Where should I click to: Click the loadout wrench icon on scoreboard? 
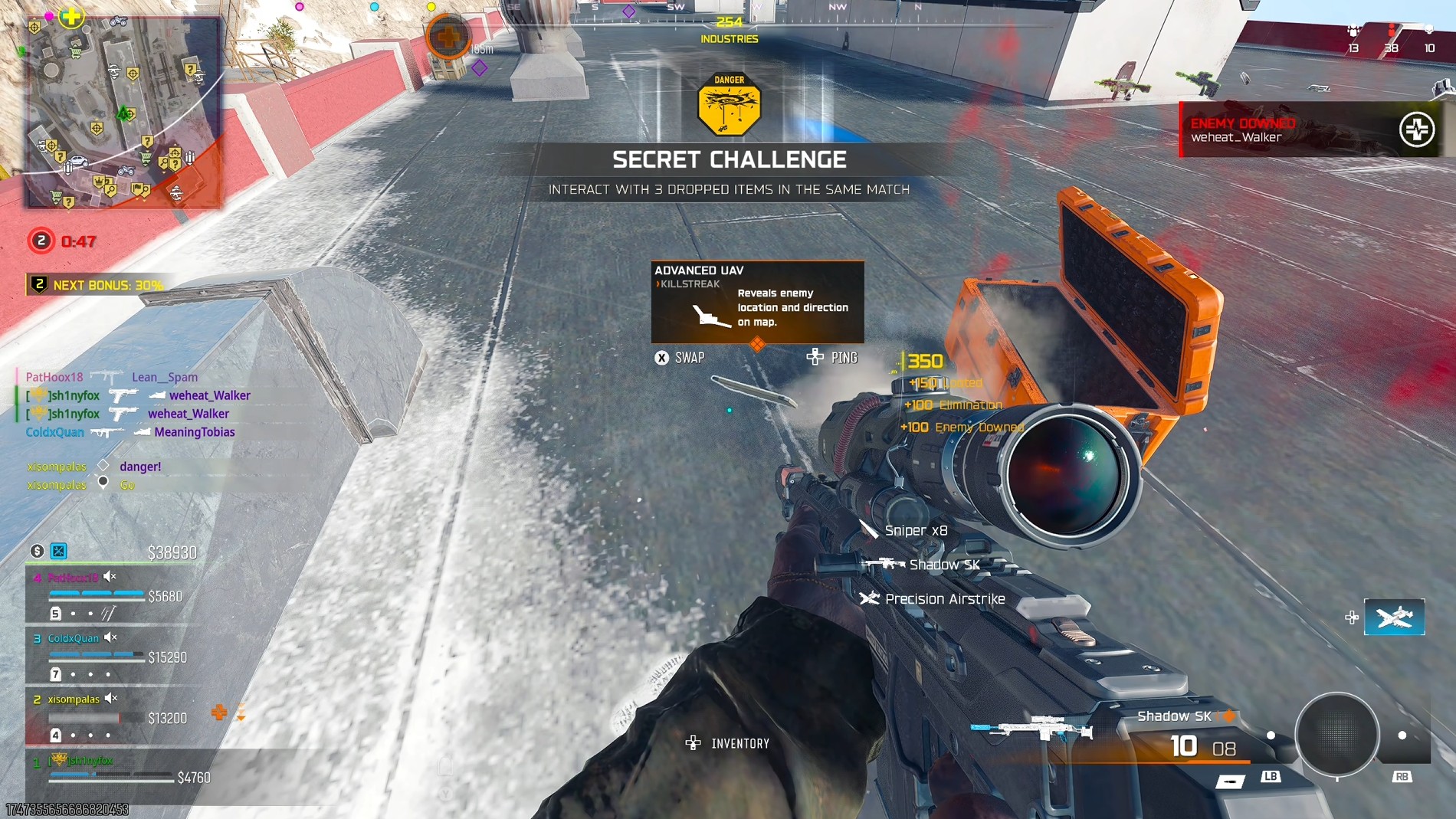[59, 552]
